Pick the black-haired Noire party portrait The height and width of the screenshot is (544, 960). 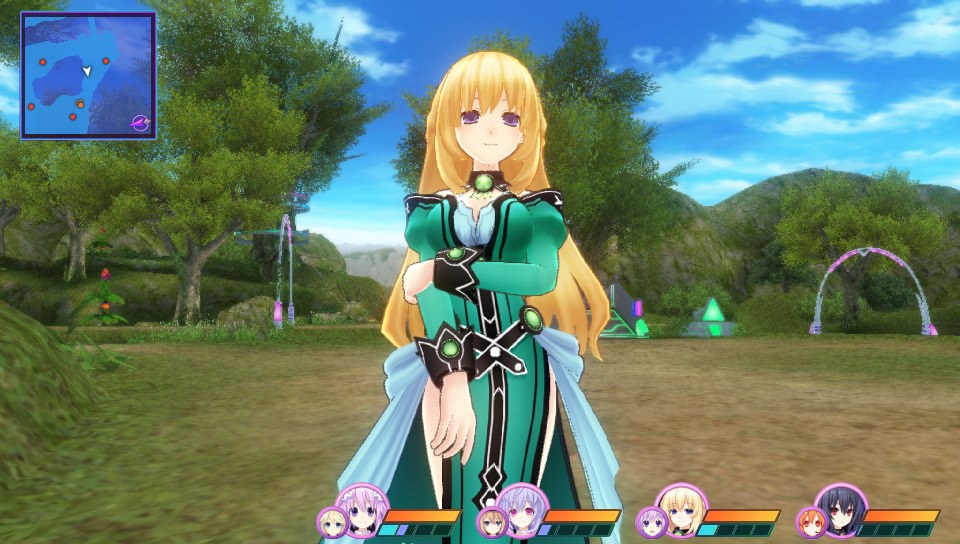[x=840, y=510]
